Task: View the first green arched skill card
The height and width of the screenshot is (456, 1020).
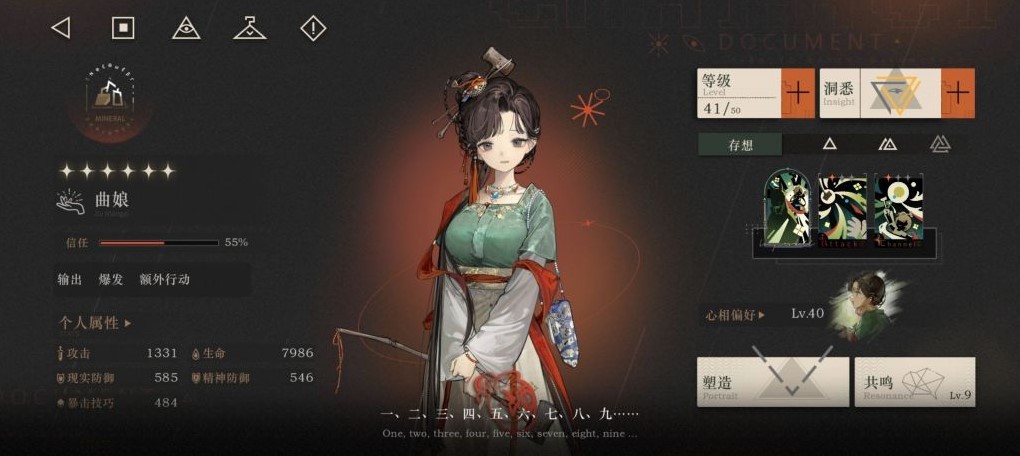Action: coord(788,209)
